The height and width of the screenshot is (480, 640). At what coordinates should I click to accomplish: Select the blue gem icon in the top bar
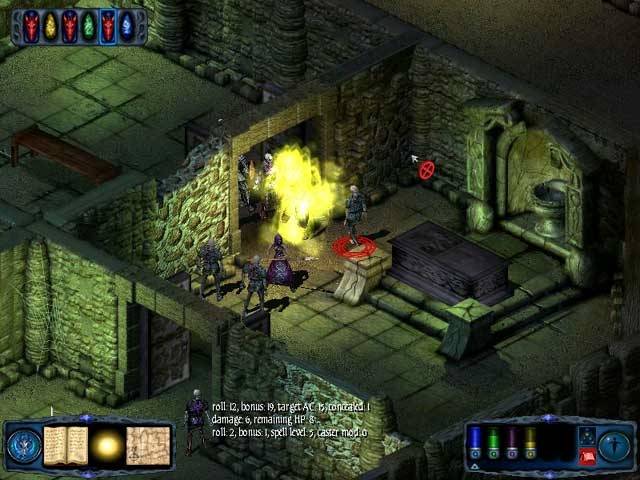(127, 25)
